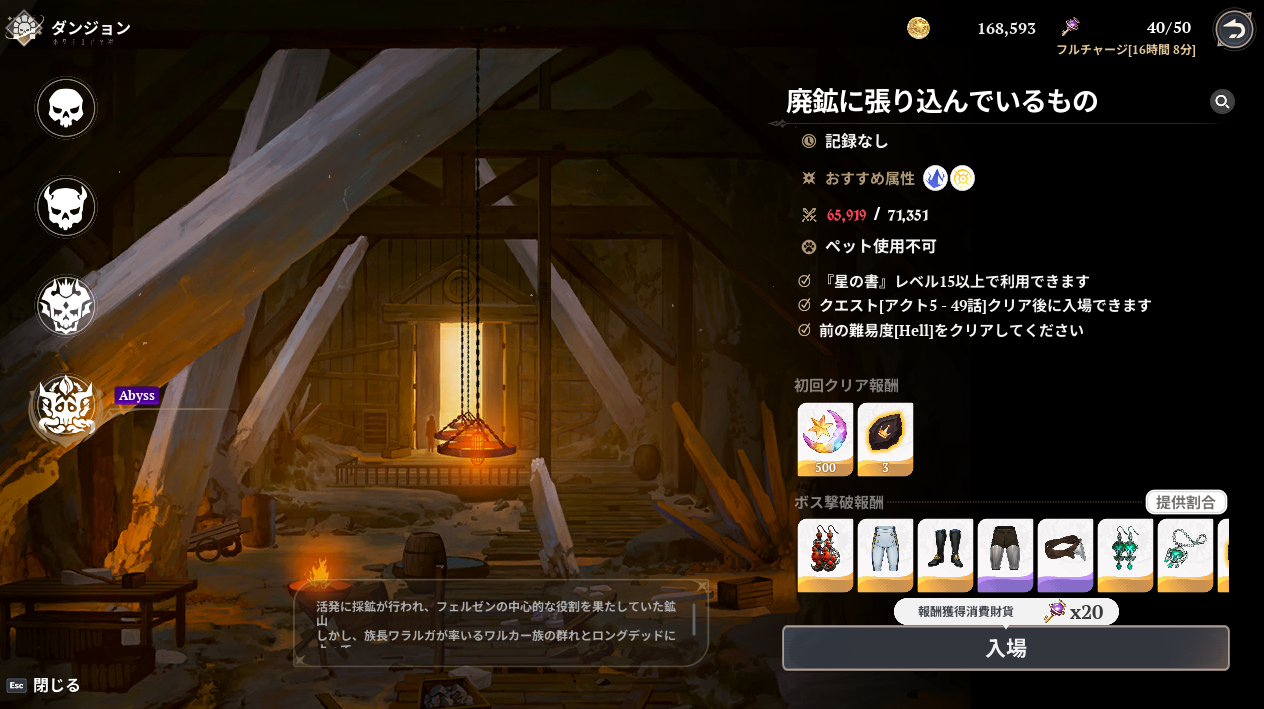Go back using the return arrow button
This screenshot has width=1264, height=709.
(1234, 29)
